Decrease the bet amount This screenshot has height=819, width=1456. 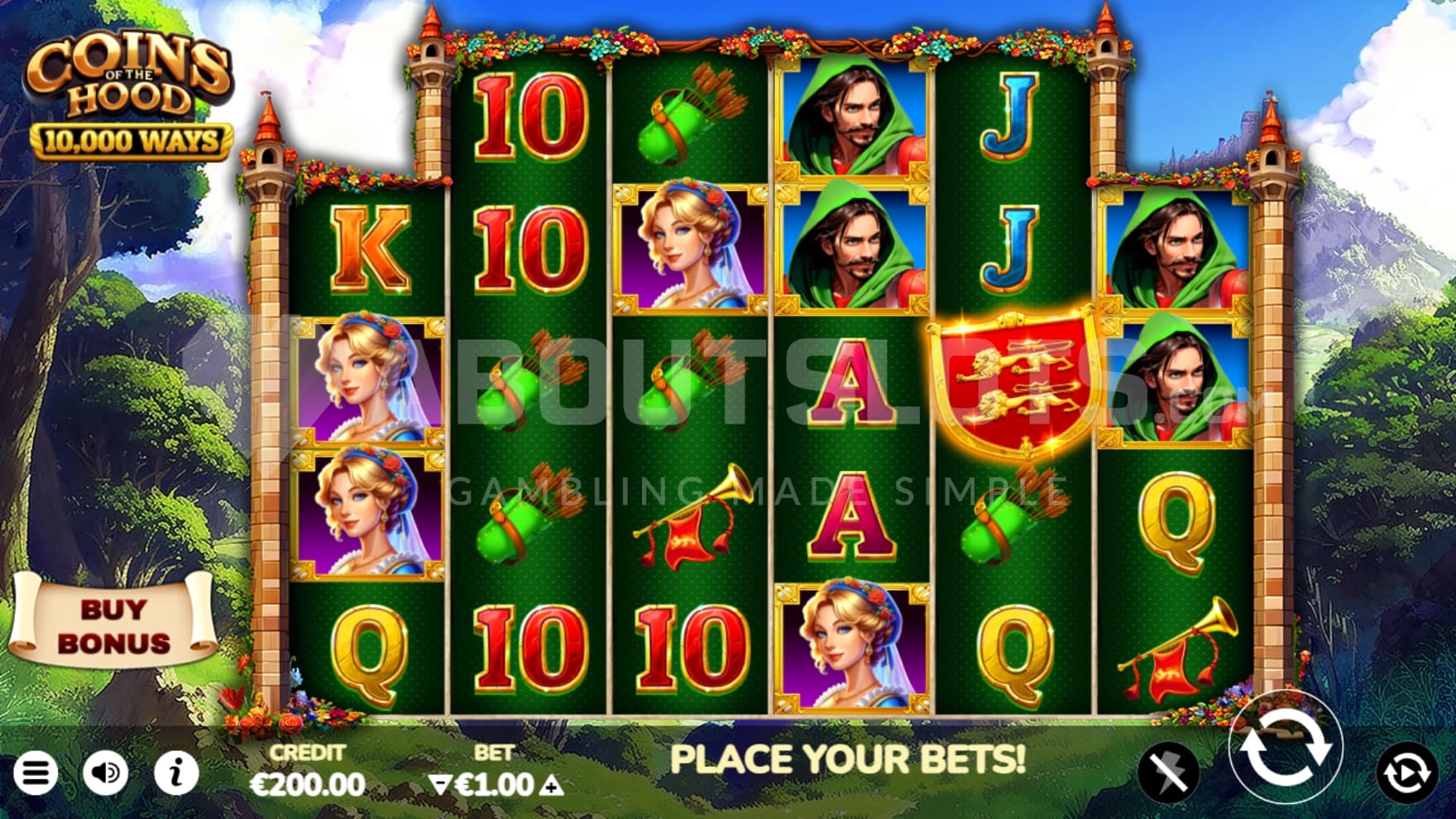(x=441, y=785)
